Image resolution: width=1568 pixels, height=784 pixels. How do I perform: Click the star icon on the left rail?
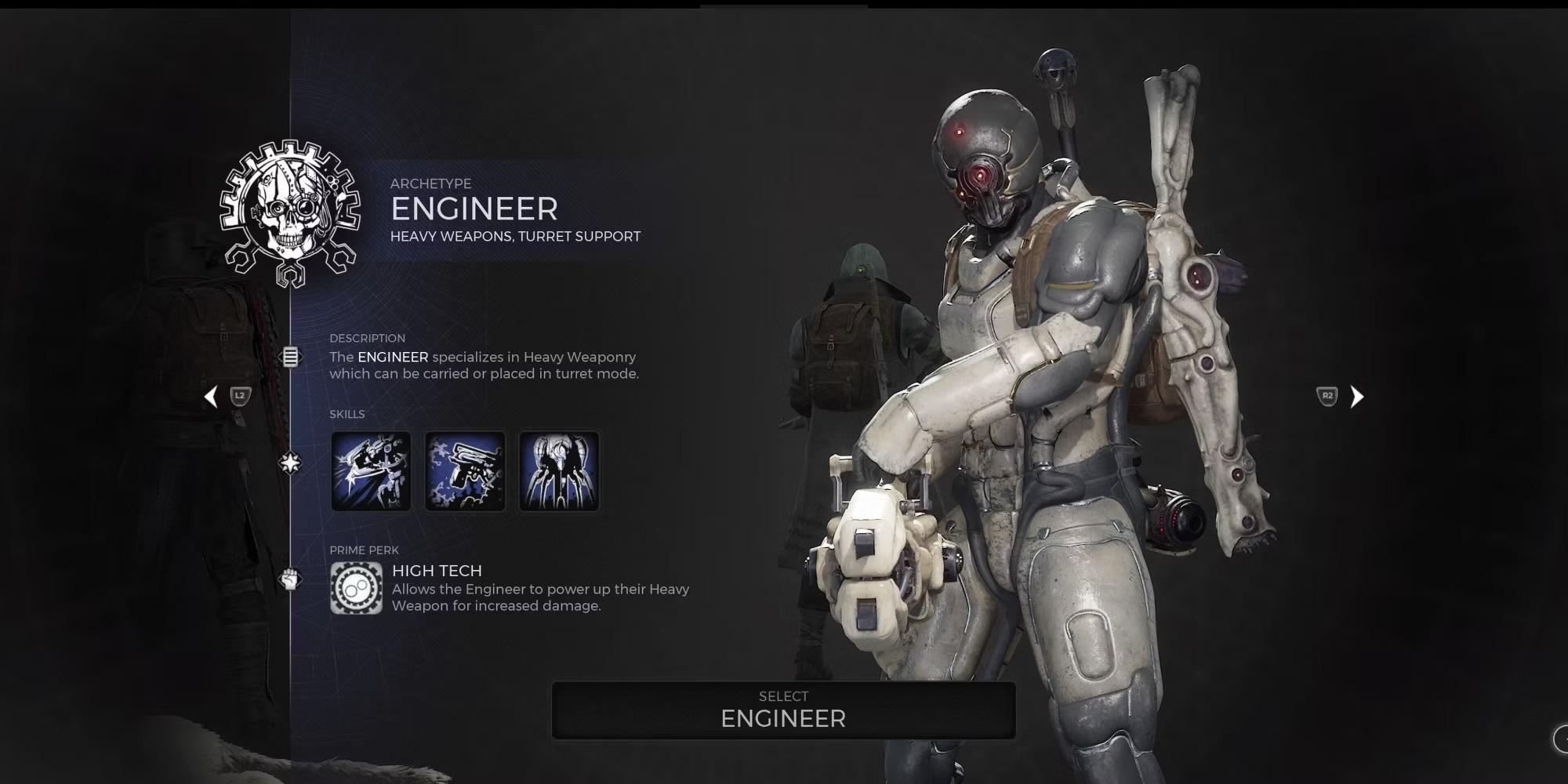point(289,463)
